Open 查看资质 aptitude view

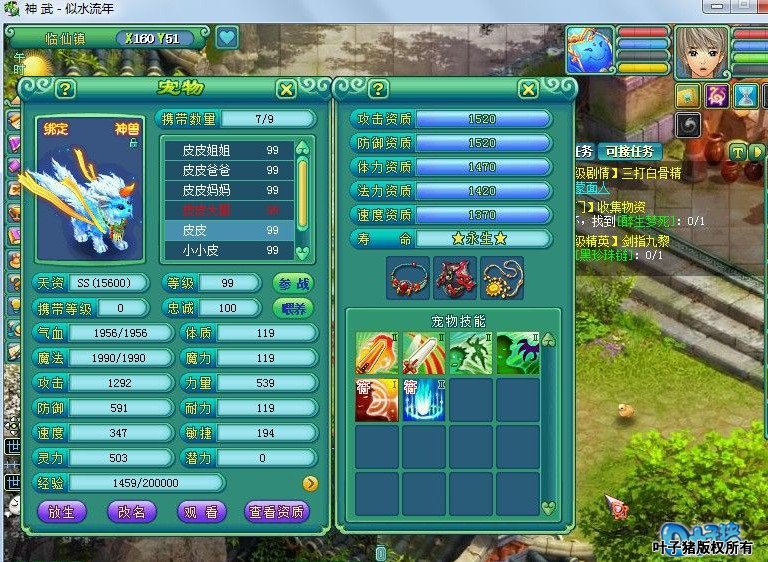(x=277, y=511)
